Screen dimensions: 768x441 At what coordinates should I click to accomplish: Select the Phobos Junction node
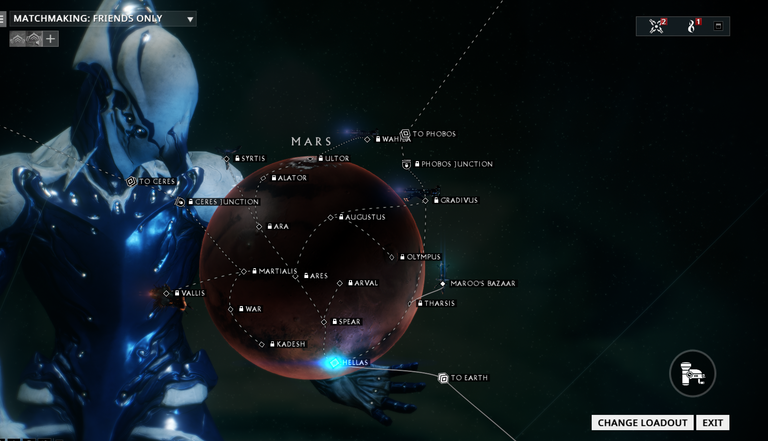coord(407,164)
